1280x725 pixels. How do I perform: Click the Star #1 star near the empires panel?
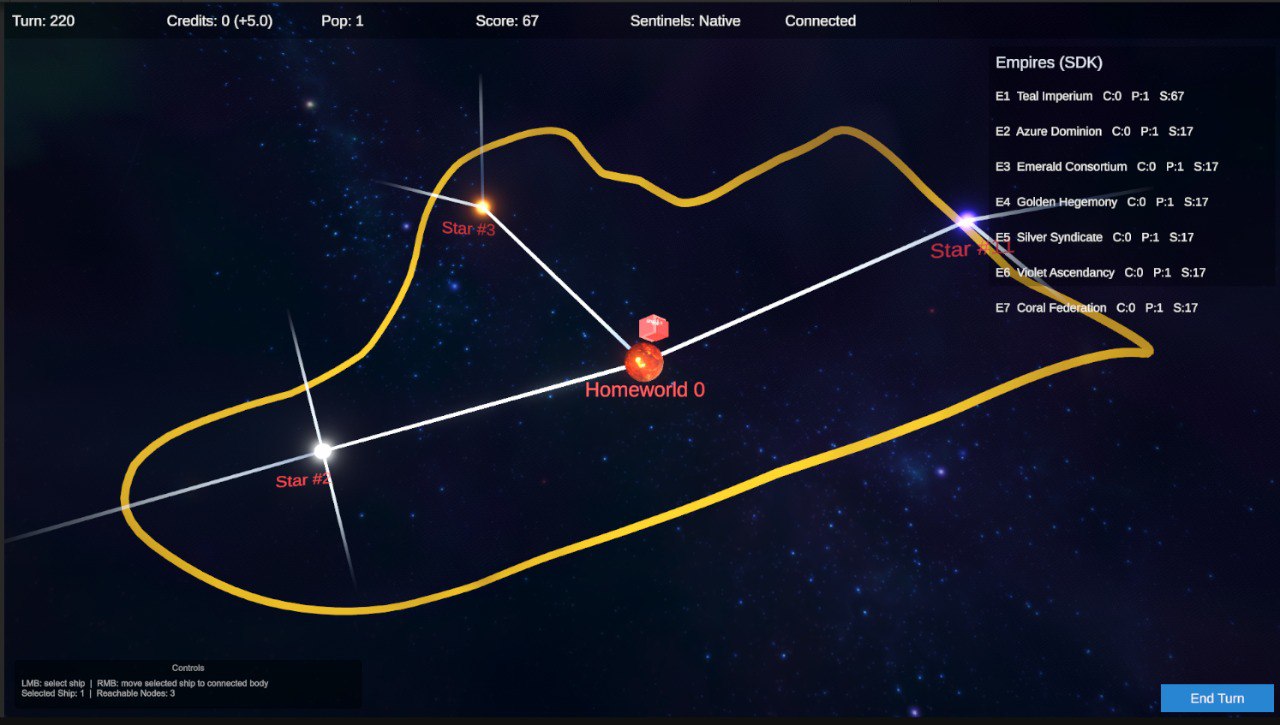pyautogui.click(x=966, y=220)
